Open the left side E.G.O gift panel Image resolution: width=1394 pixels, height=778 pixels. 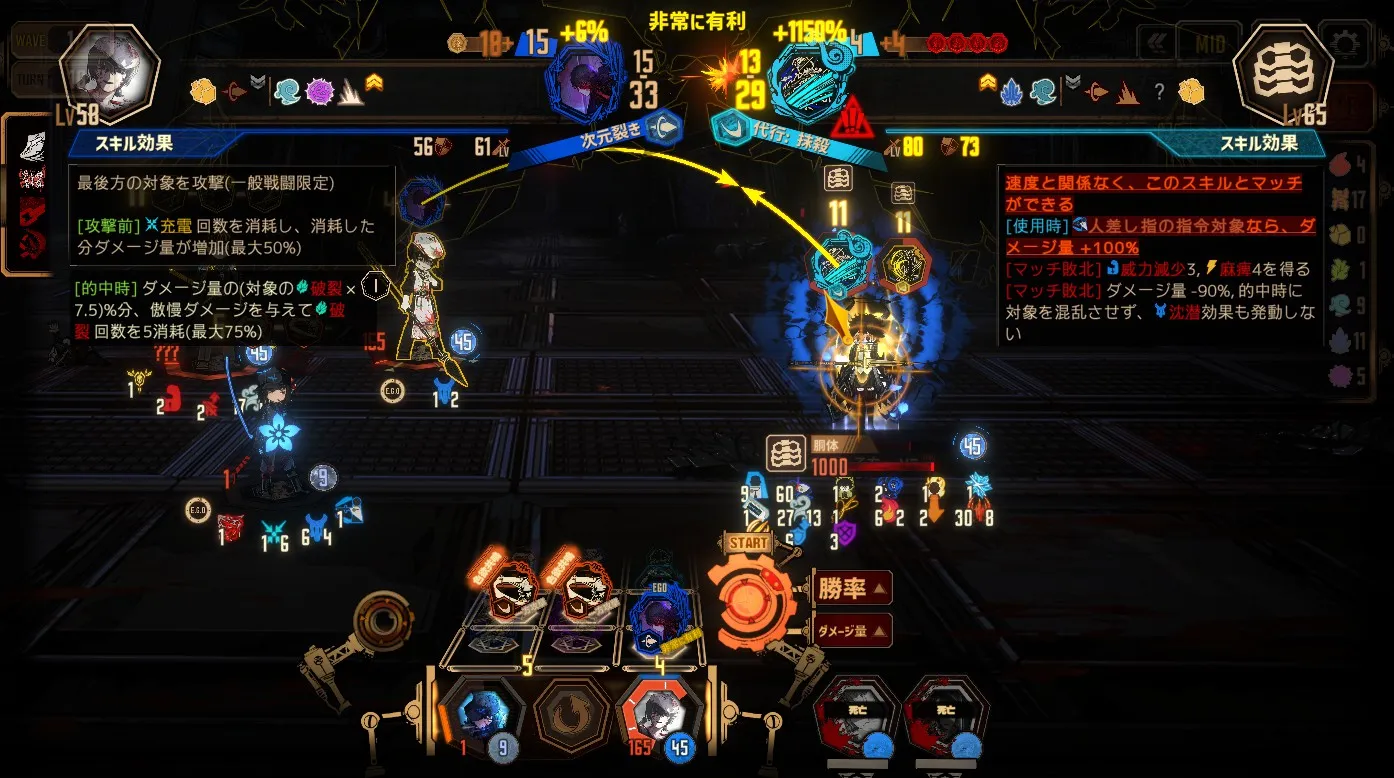pos(34,193)
